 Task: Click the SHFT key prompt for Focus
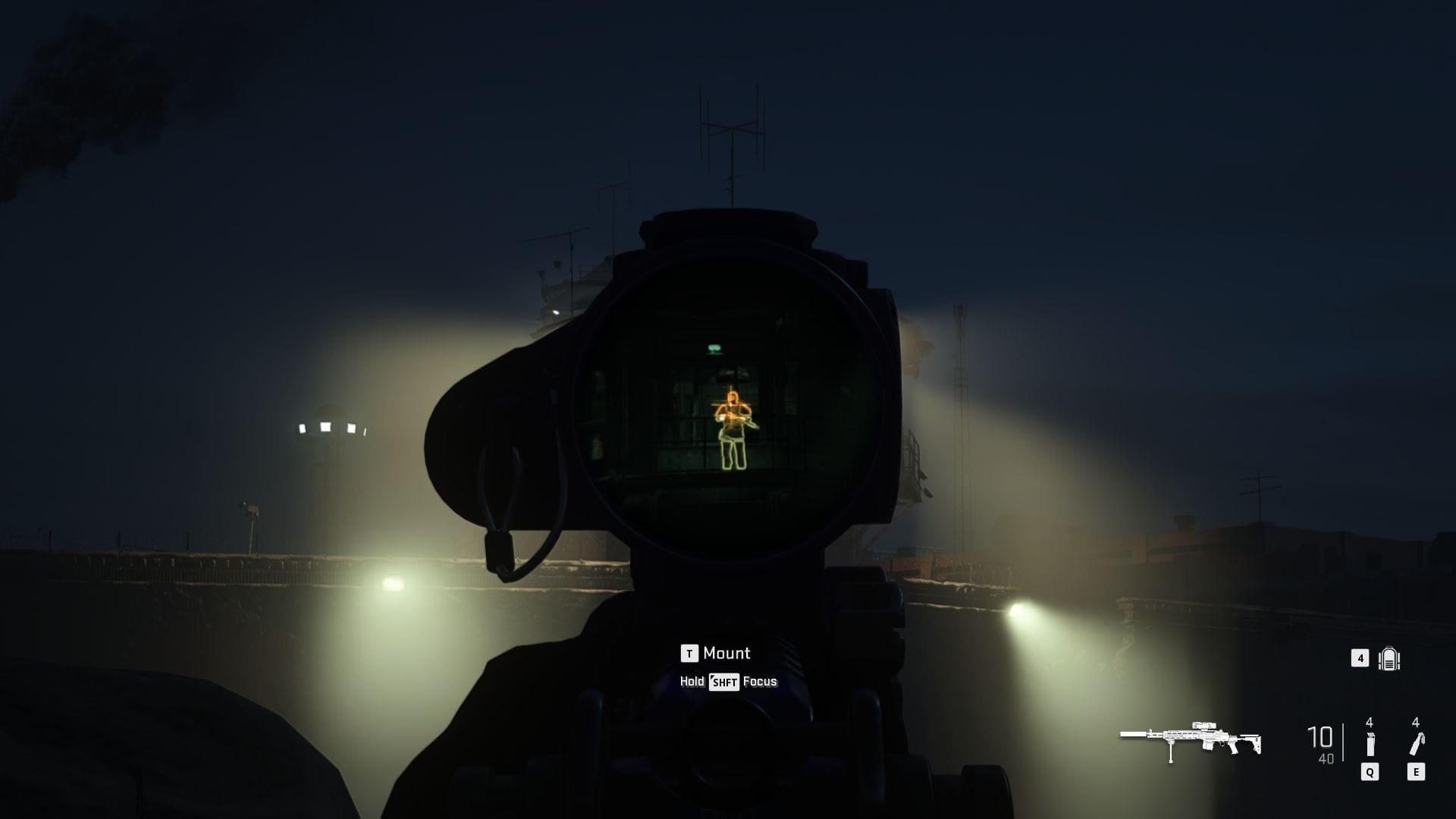[723, 682]
